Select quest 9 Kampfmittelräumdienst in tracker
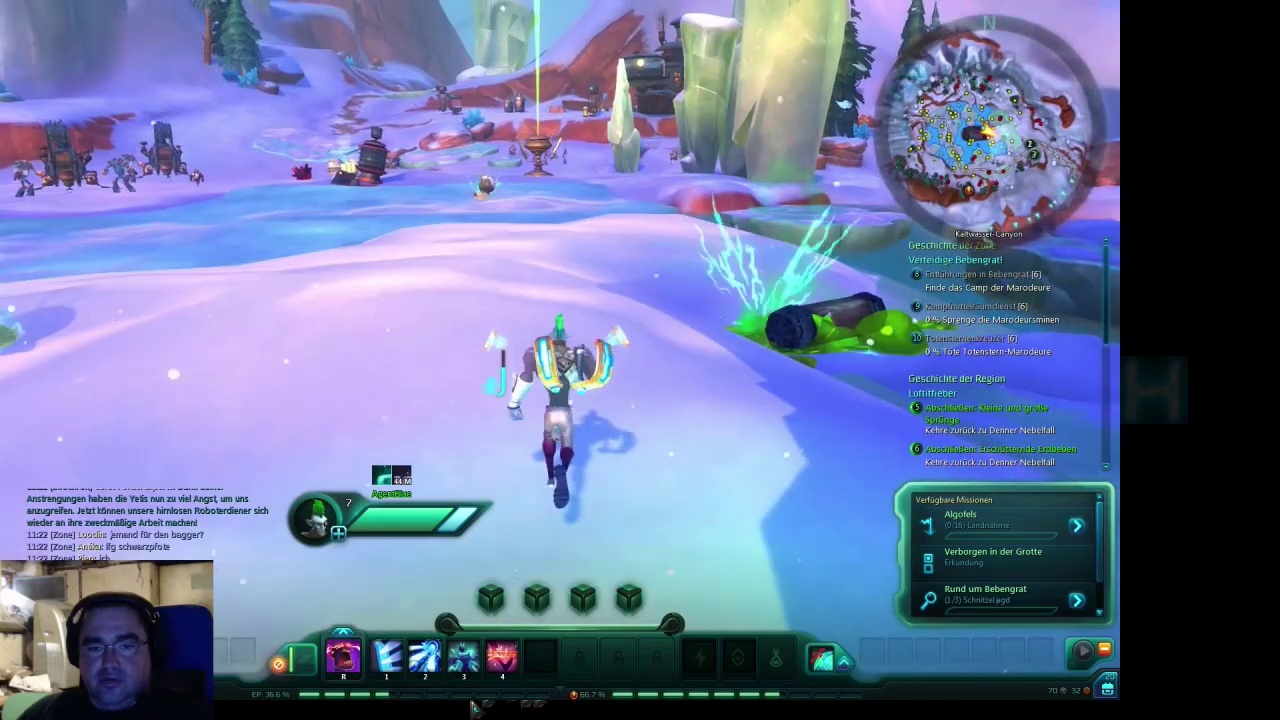The image size is (1280, 720). coord(976,306)
